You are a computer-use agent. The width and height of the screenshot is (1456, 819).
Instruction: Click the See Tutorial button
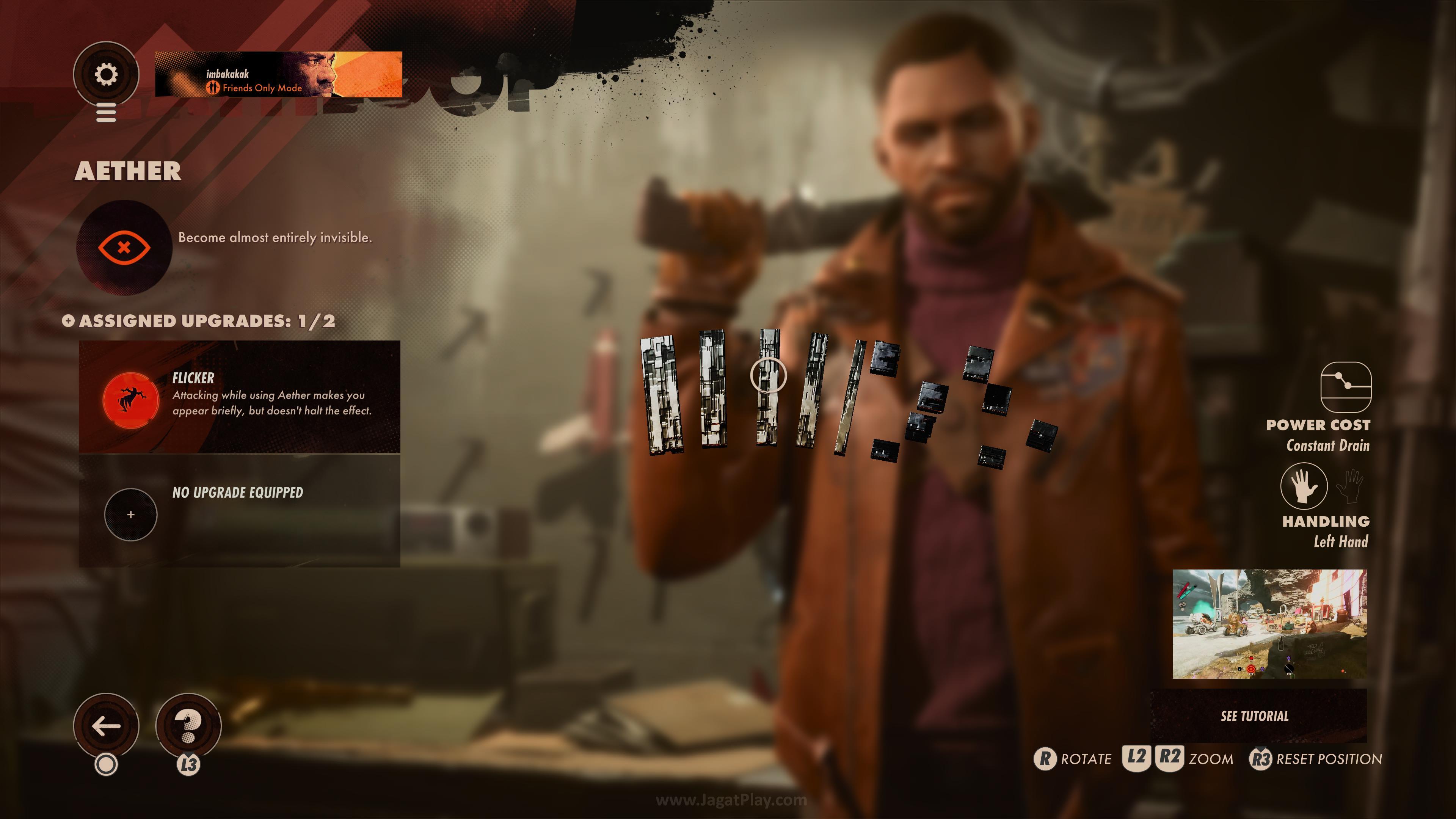point(1254,716)
